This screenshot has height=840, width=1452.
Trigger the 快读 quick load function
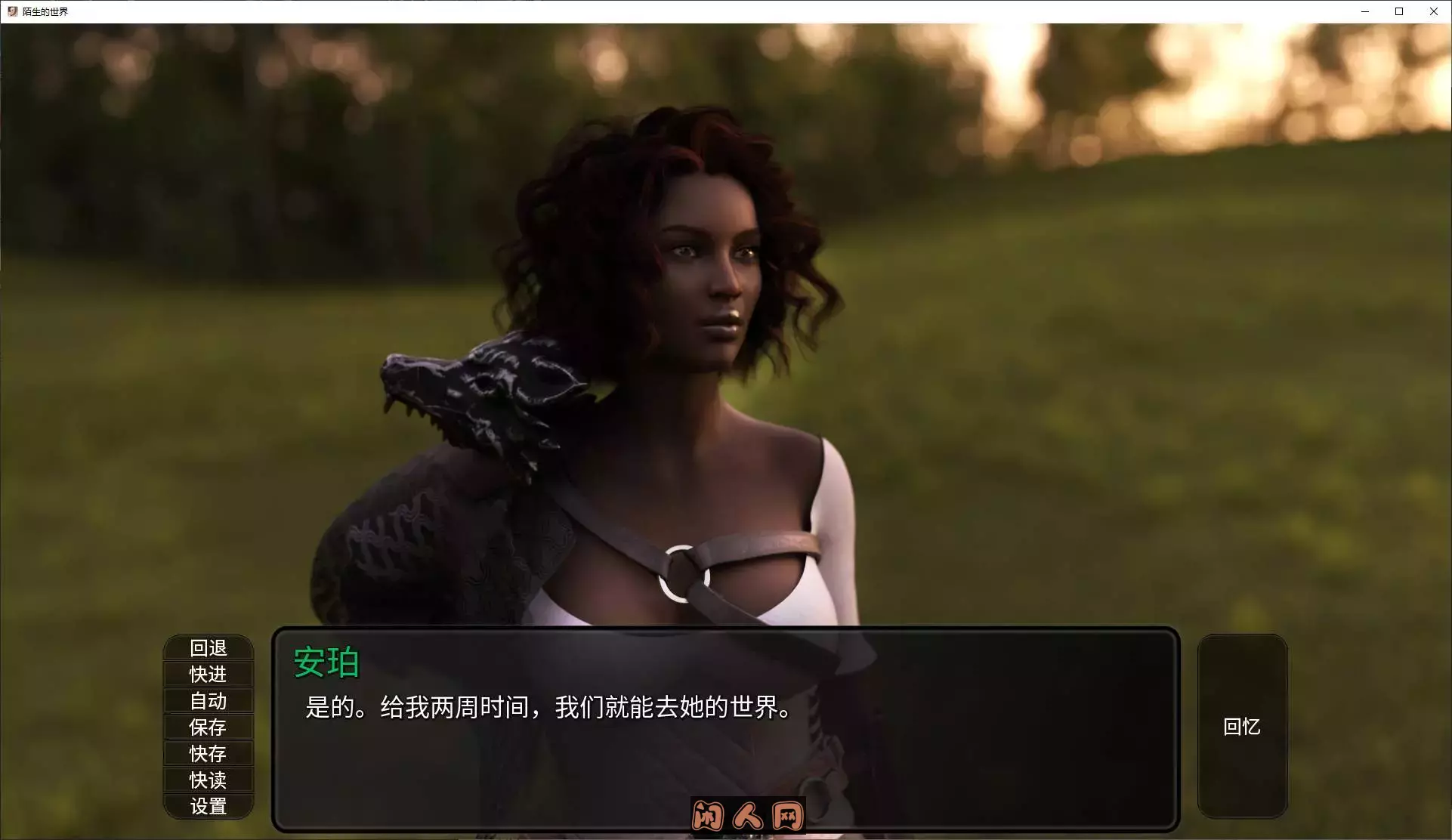pyautogui.click(x=209, y=780)
